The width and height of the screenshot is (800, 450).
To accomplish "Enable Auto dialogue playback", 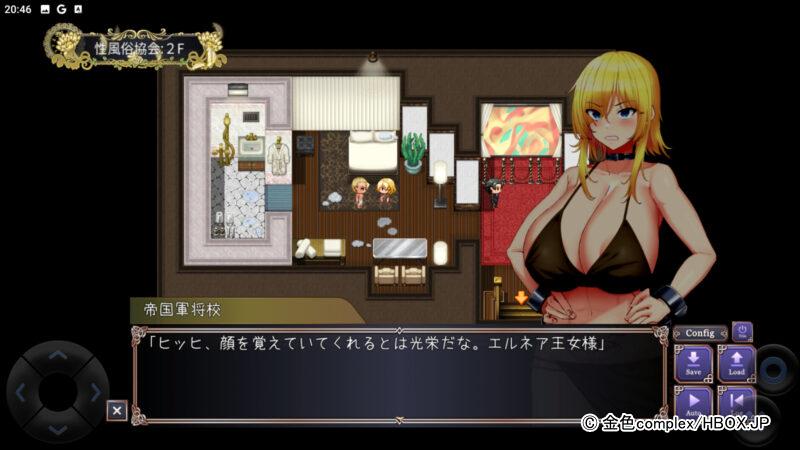I will point(693,403).
